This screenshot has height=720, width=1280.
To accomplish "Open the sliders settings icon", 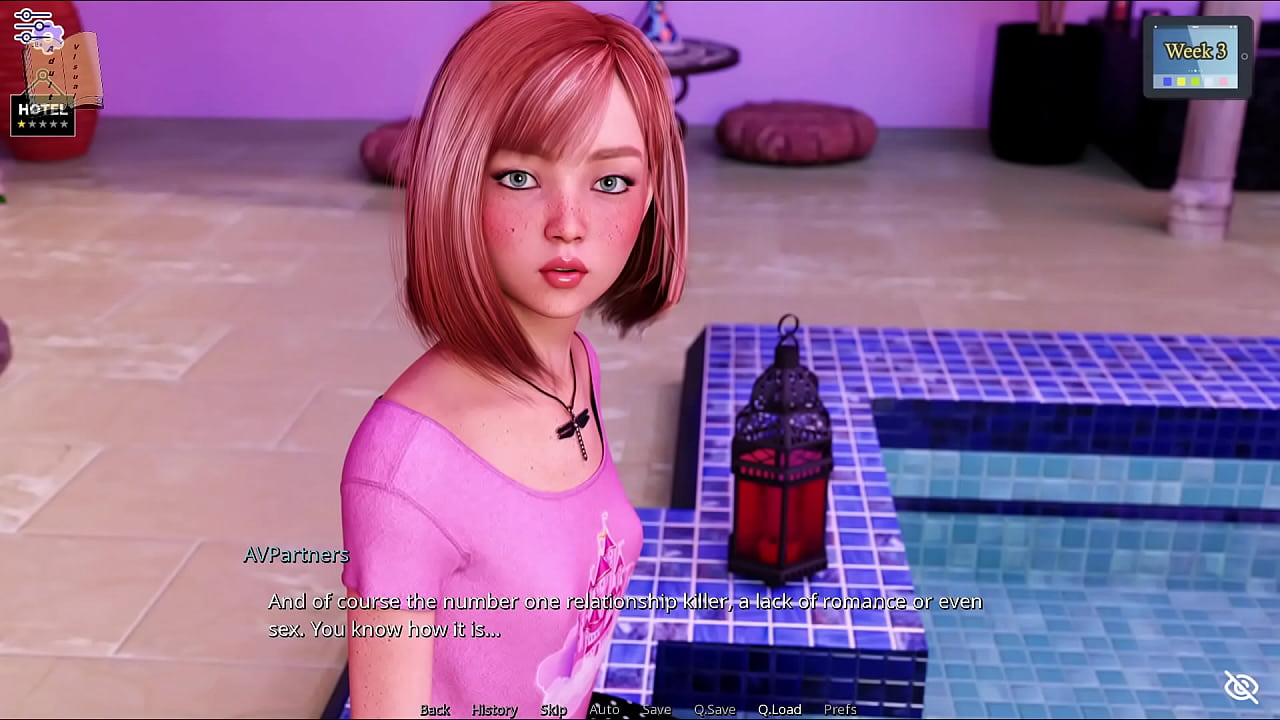I will click(x=32, y=26).
